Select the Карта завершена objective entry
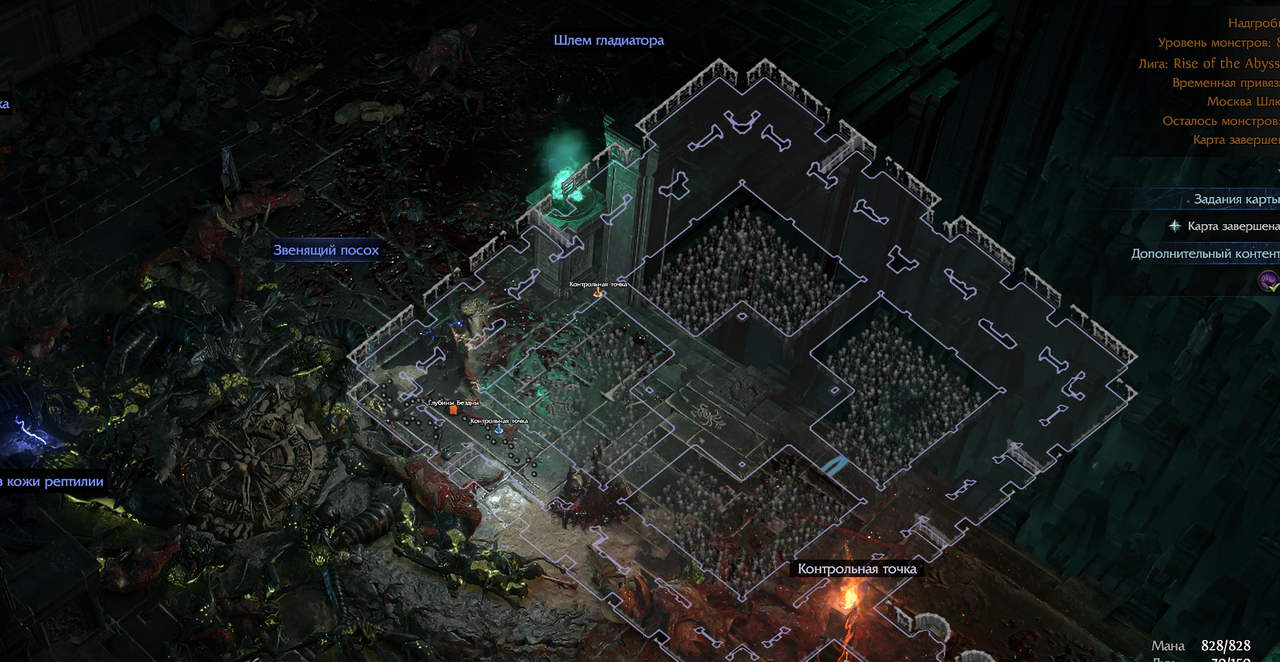Screen dimensions: 1280x662 pos(1232,226)
